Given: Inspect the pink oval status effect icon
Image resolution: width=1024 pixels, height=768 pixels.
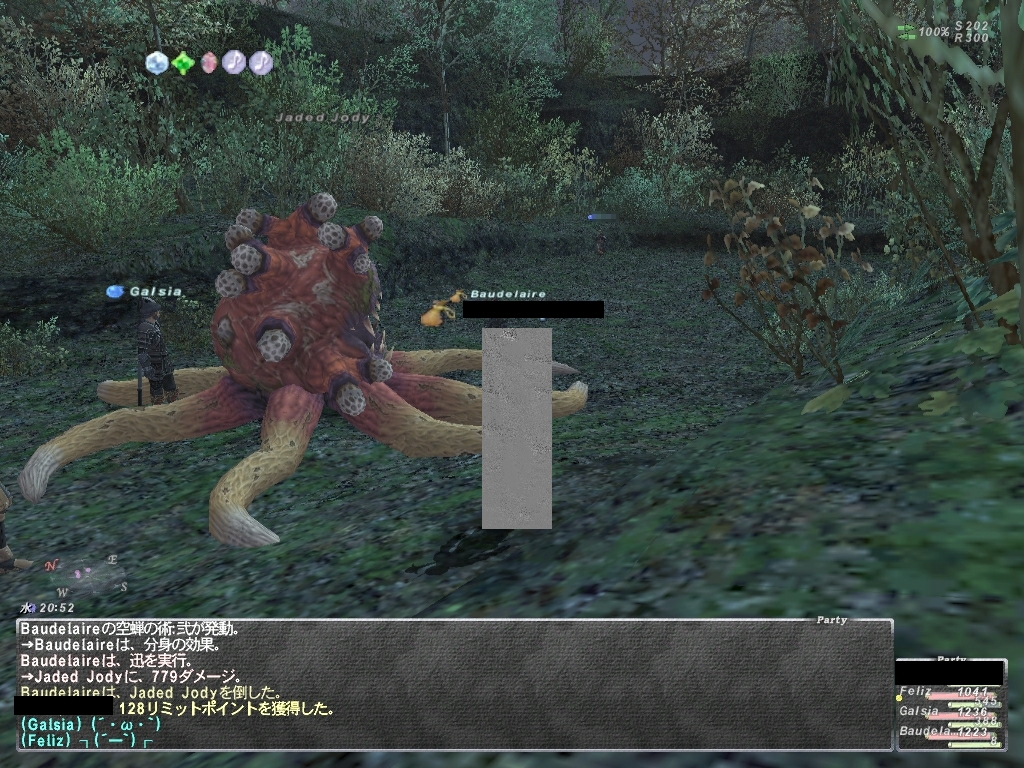Looking at the screenshot, I should click(x=208, y=63).
